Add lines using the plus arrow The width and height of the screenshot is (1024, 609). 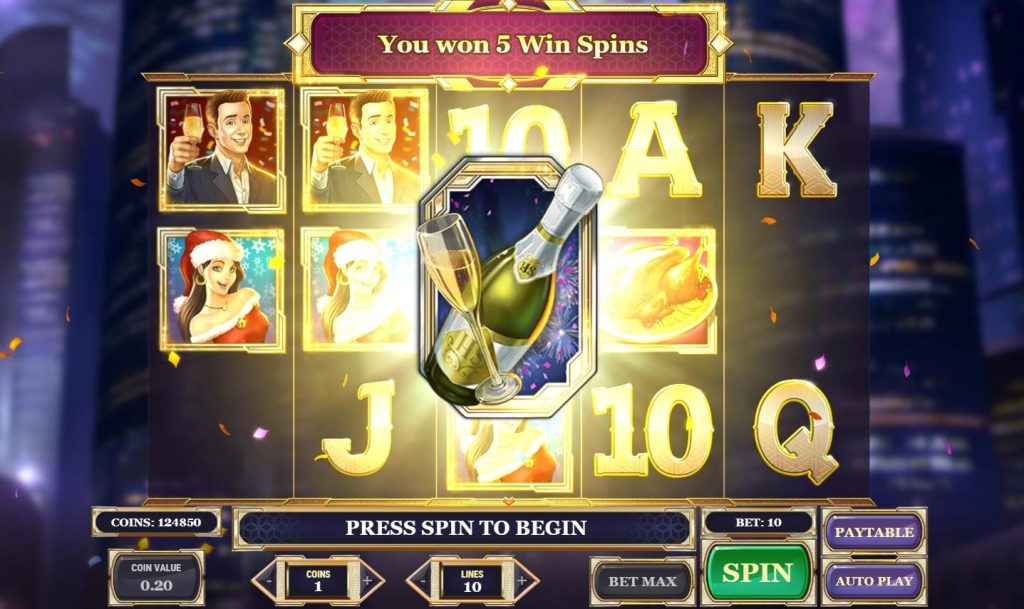click(x=523, y=580)
